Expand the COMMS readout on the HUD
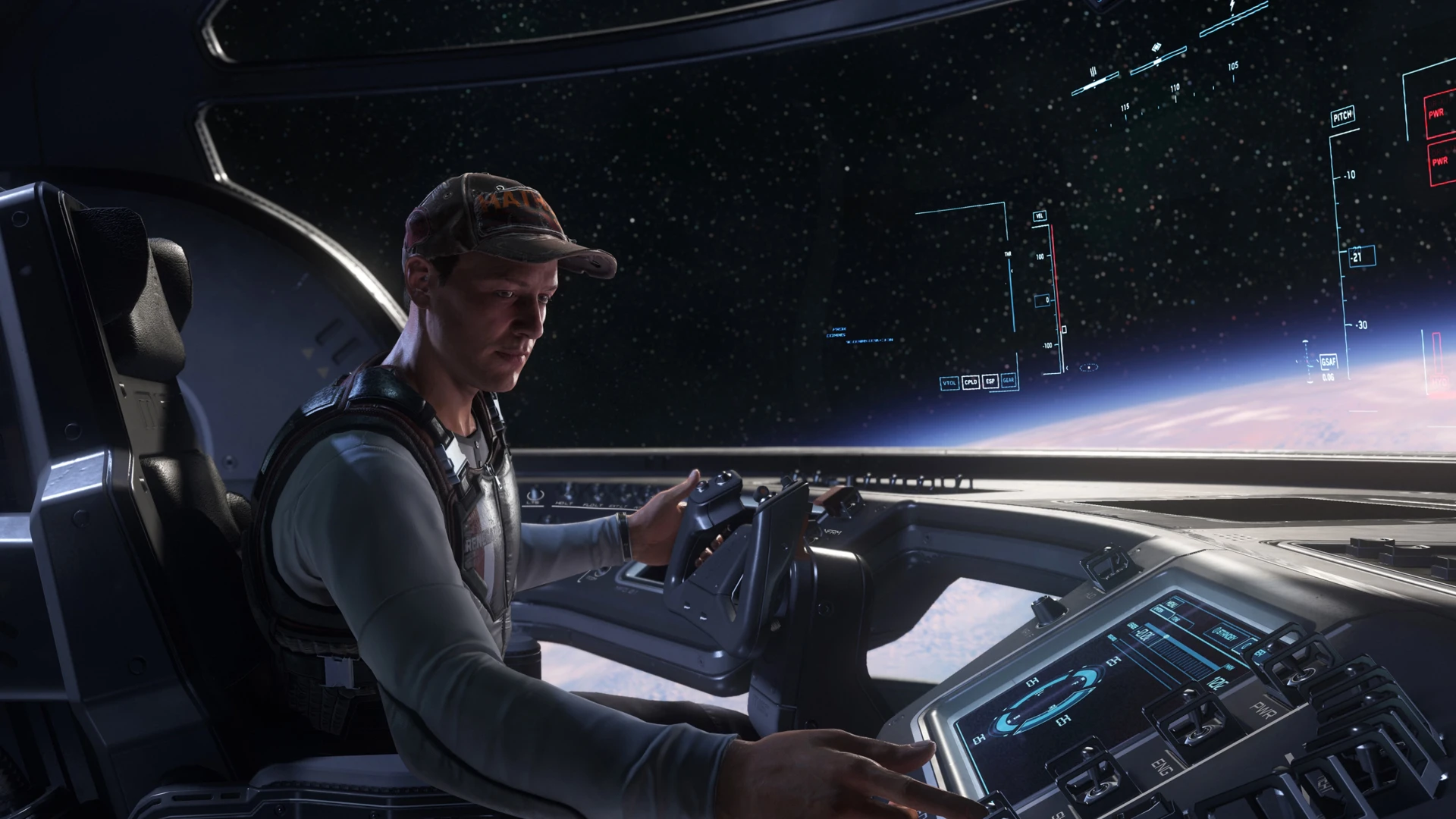Screen dimensions: 1456x819 836,334
